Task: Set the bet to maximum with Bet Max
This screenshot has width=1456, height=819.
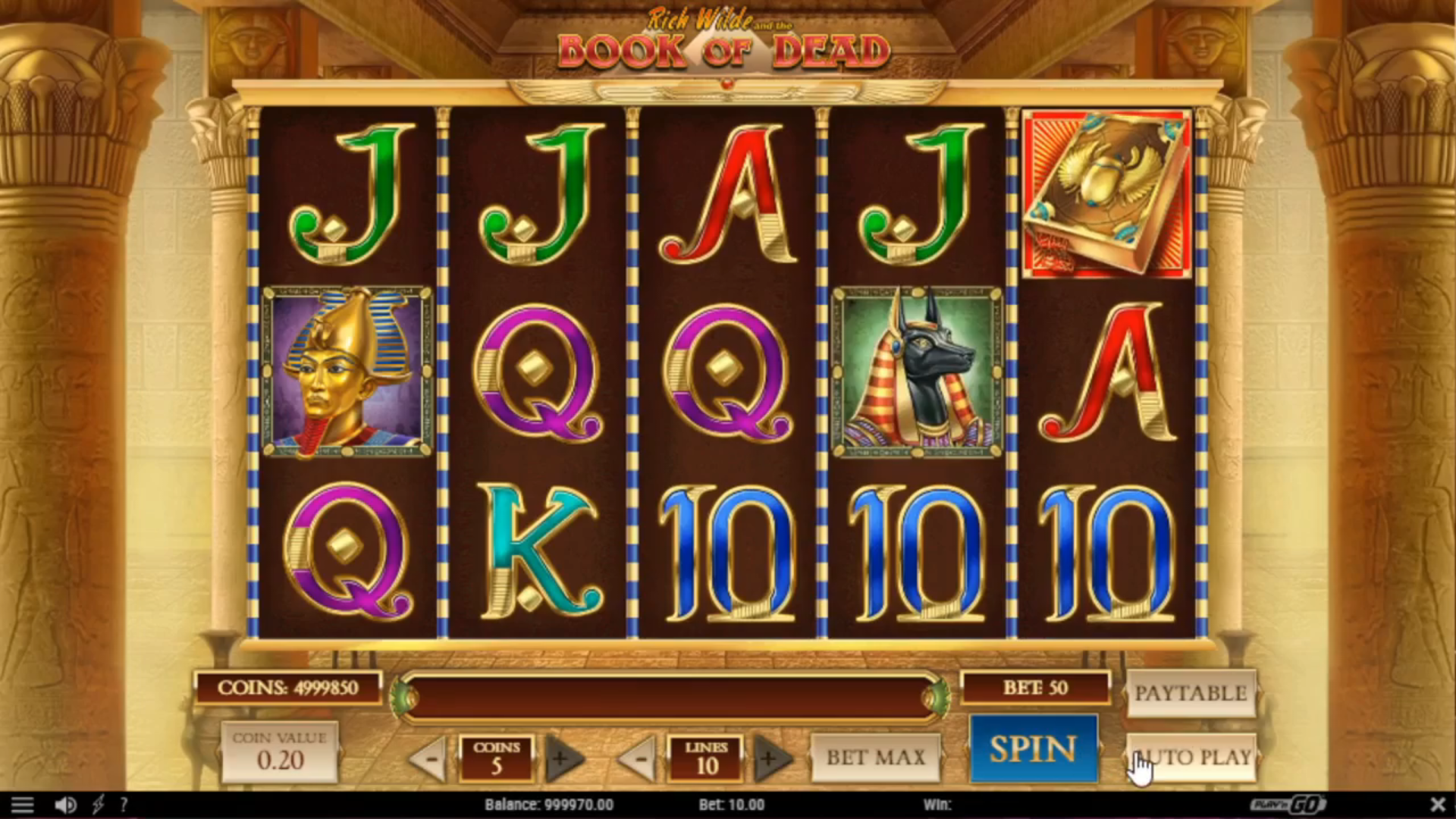Action: 875,757
